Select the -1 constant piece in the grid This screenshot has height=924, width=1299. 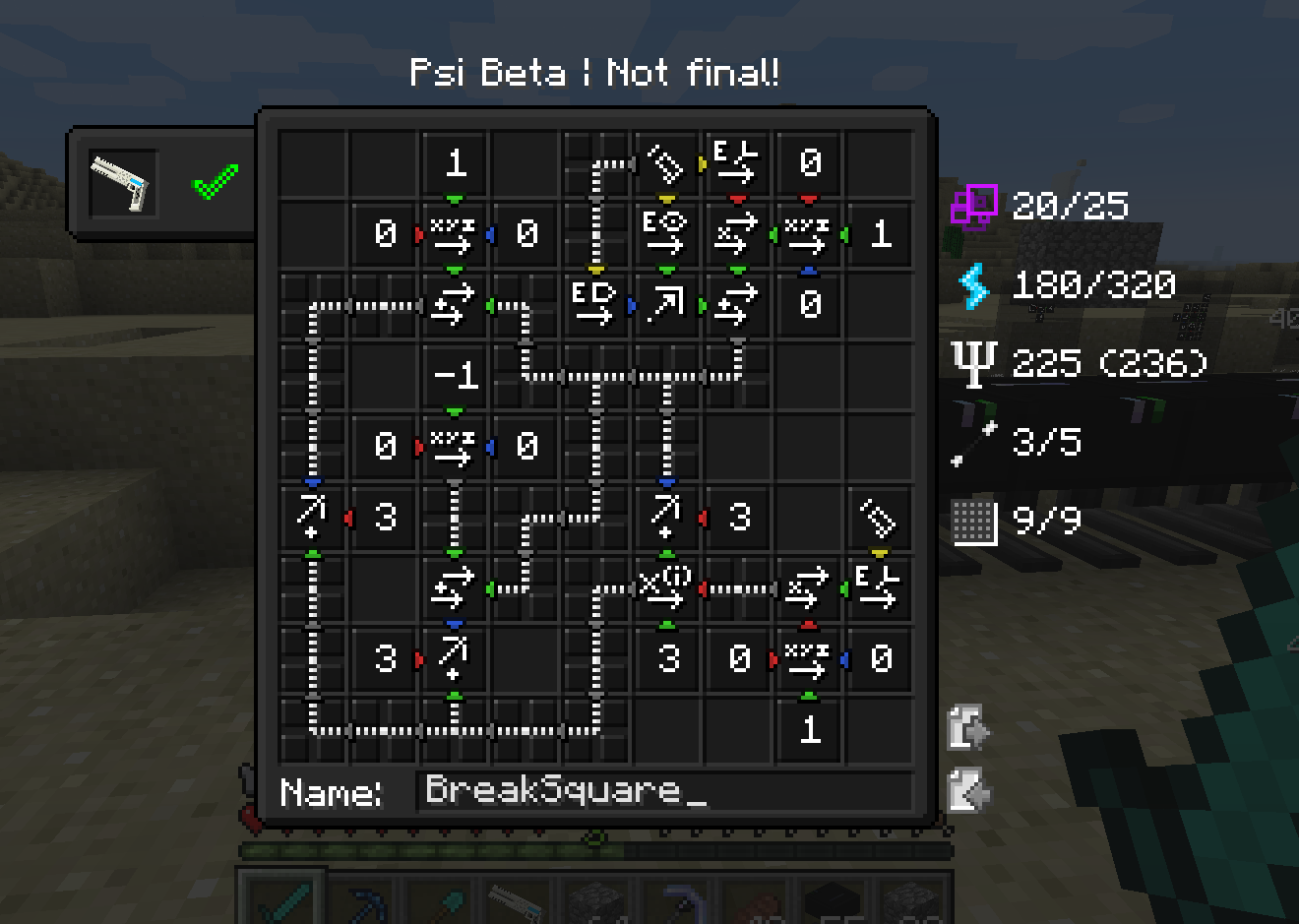click(454, 376)
